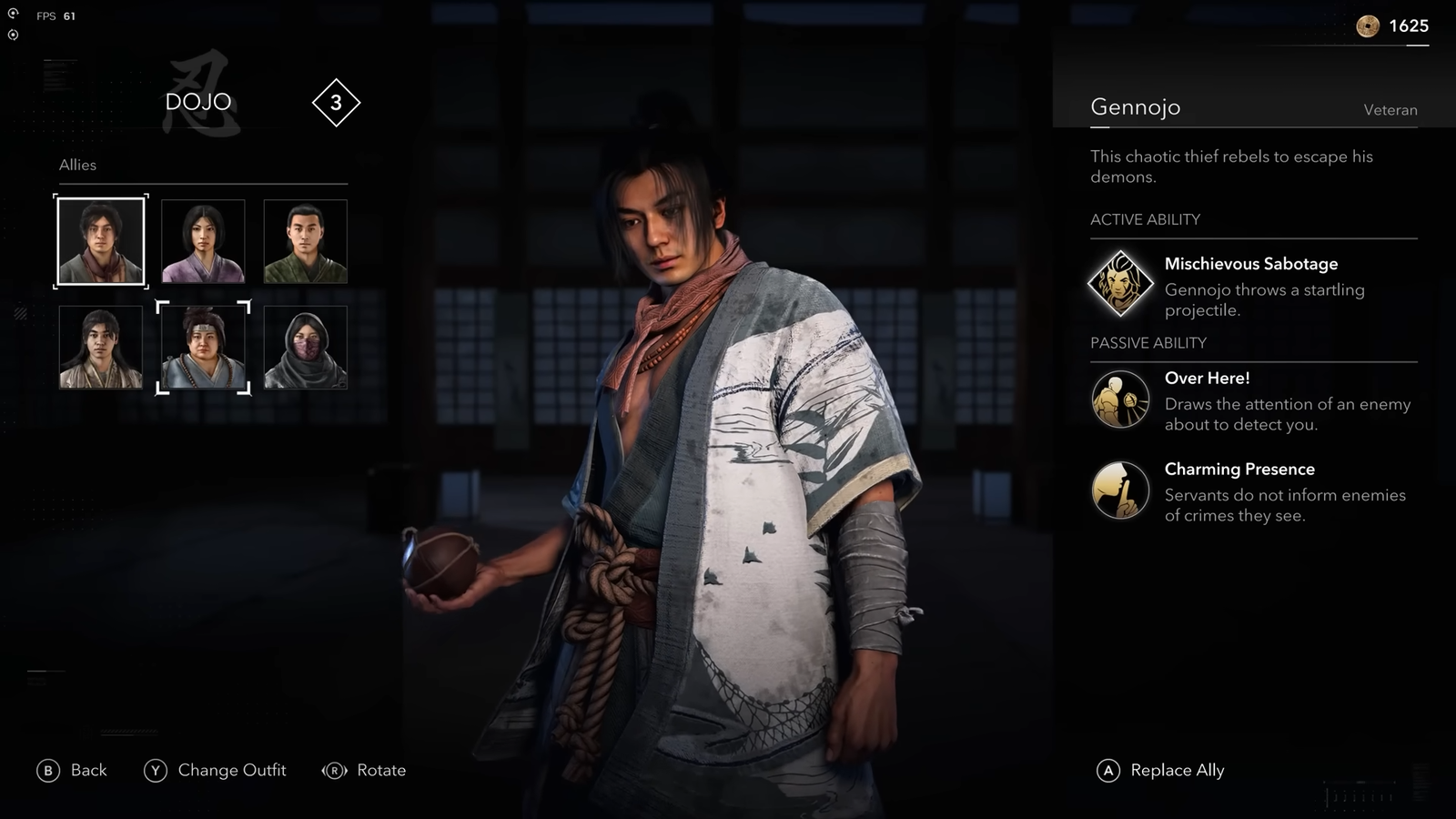Click the diamond icon with number 3
The image size is (1456, 819).
[336, 103]
